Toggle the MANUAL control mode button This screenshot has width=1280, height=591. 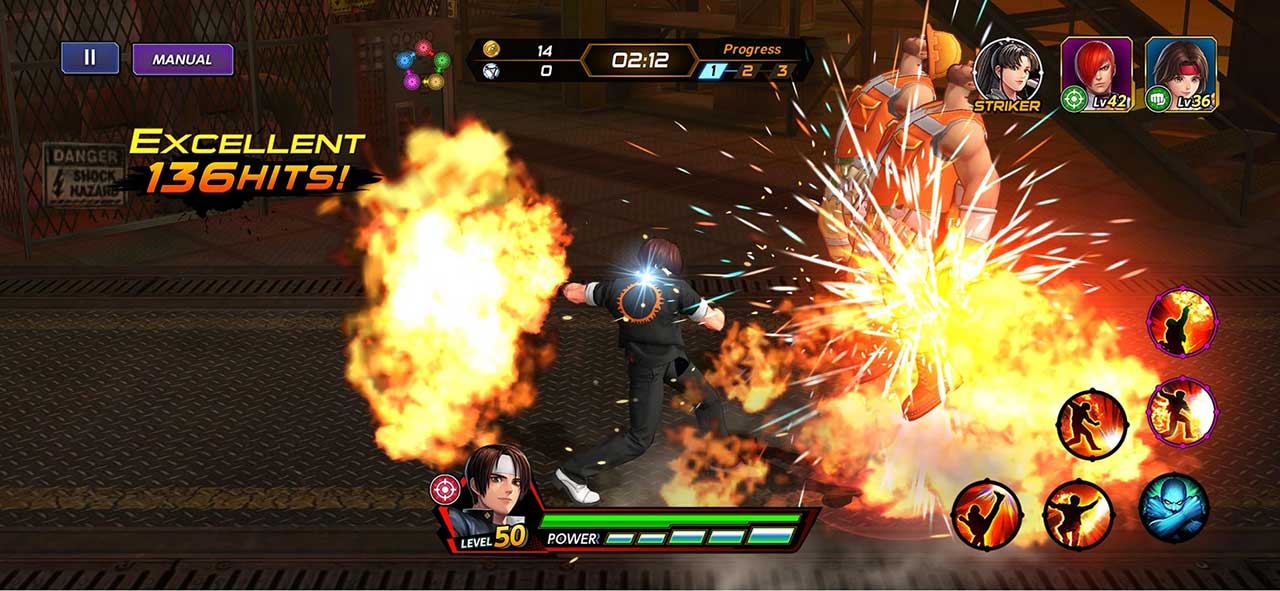point(182,59)
